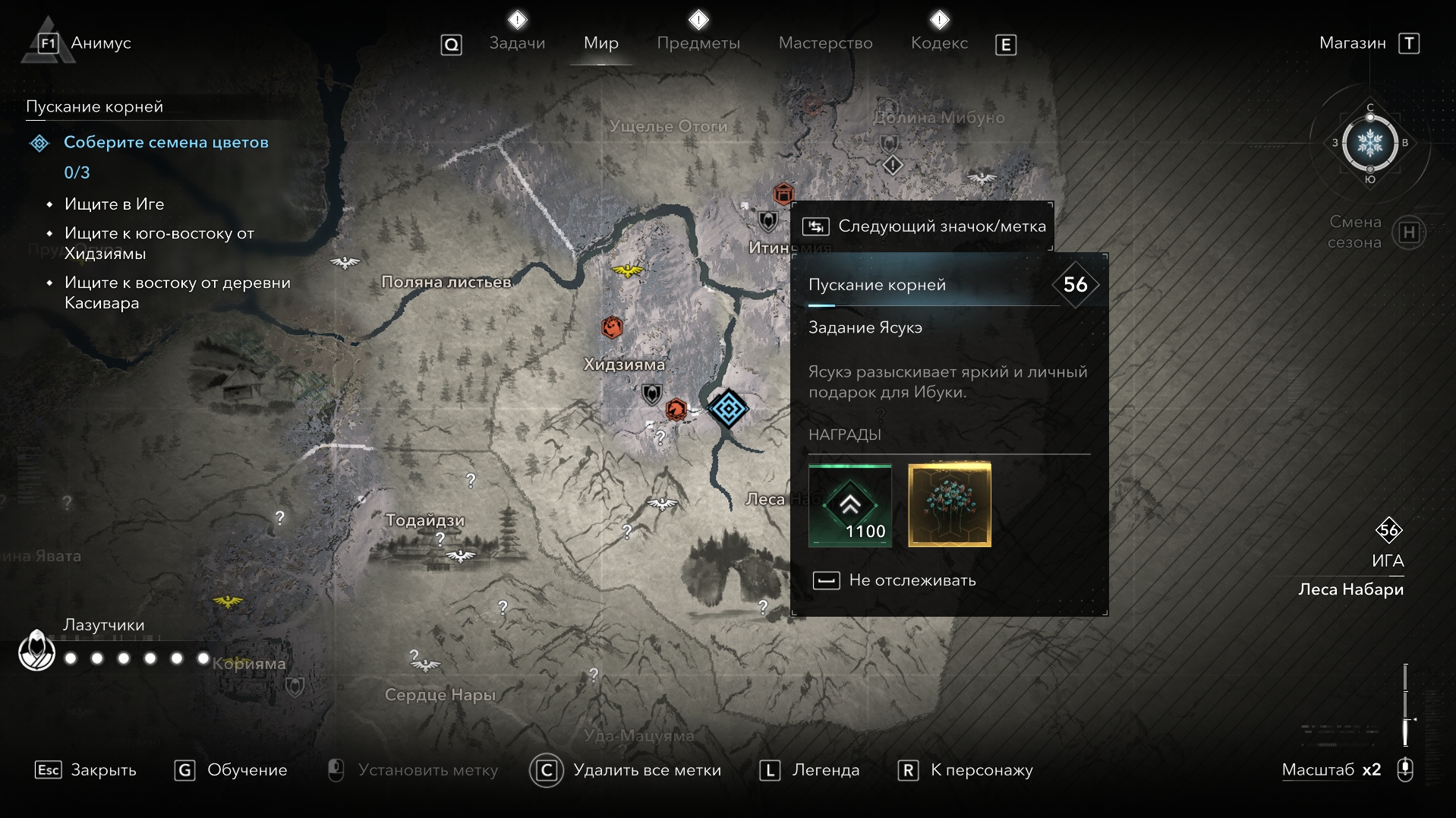Click the Смена сезона season compass

[x=1369, y=144]
